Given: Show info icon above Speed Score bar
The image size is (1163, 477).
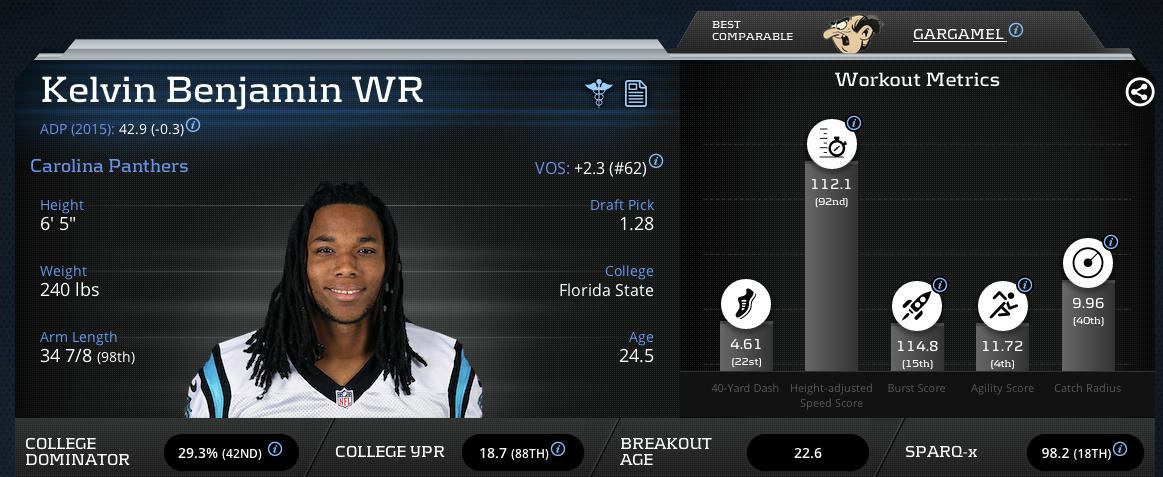Looking at the screenshot, I should point(853,123).
